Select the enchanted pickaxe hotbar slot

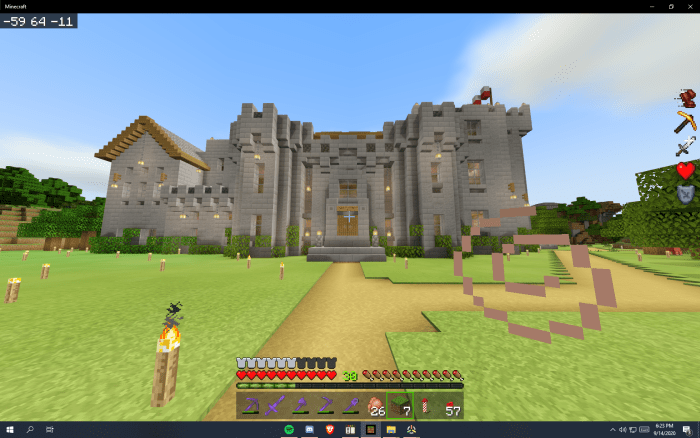[251, 405]
